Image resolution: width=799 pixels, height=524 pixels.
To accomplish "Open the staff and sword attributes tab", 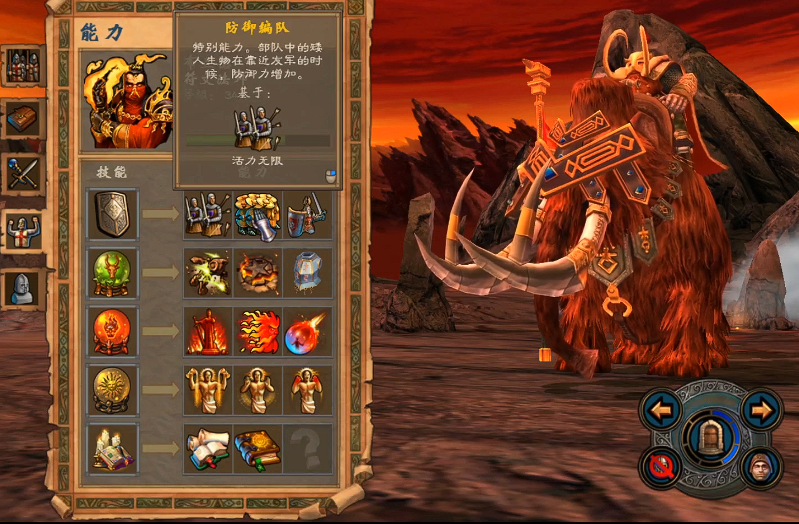I will 22,173.
